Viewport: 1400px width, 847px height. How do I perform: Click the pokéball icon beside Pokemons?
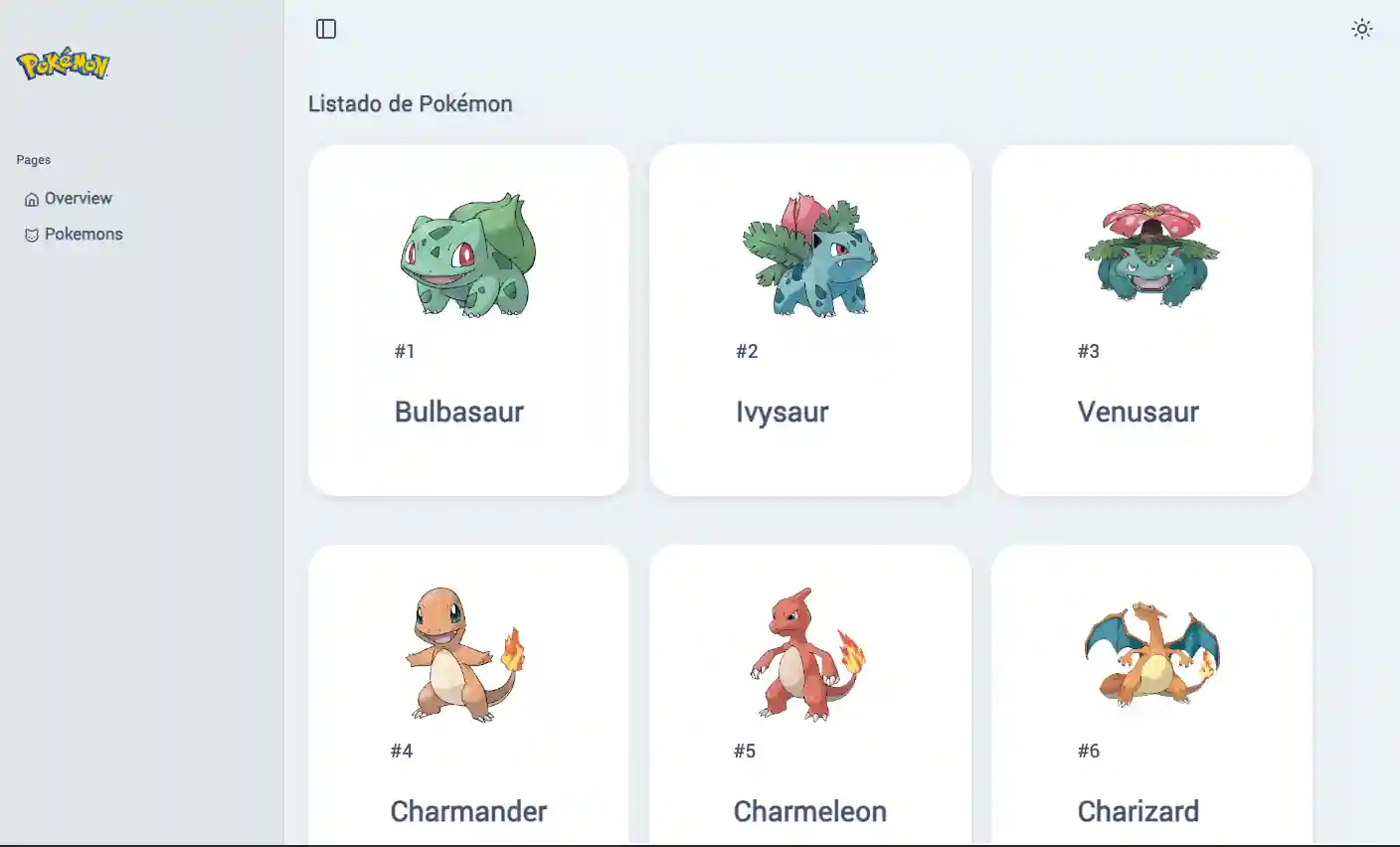point(31,234)
